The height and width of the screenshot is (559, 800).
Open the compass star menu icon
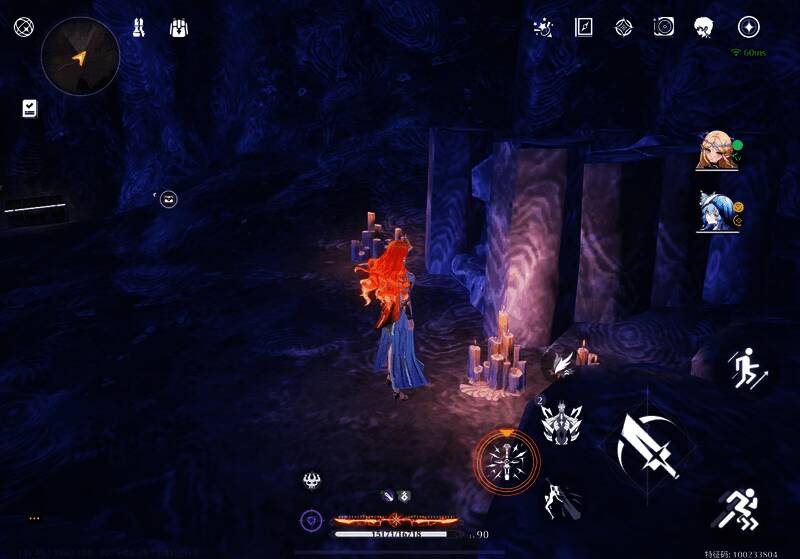748,27
